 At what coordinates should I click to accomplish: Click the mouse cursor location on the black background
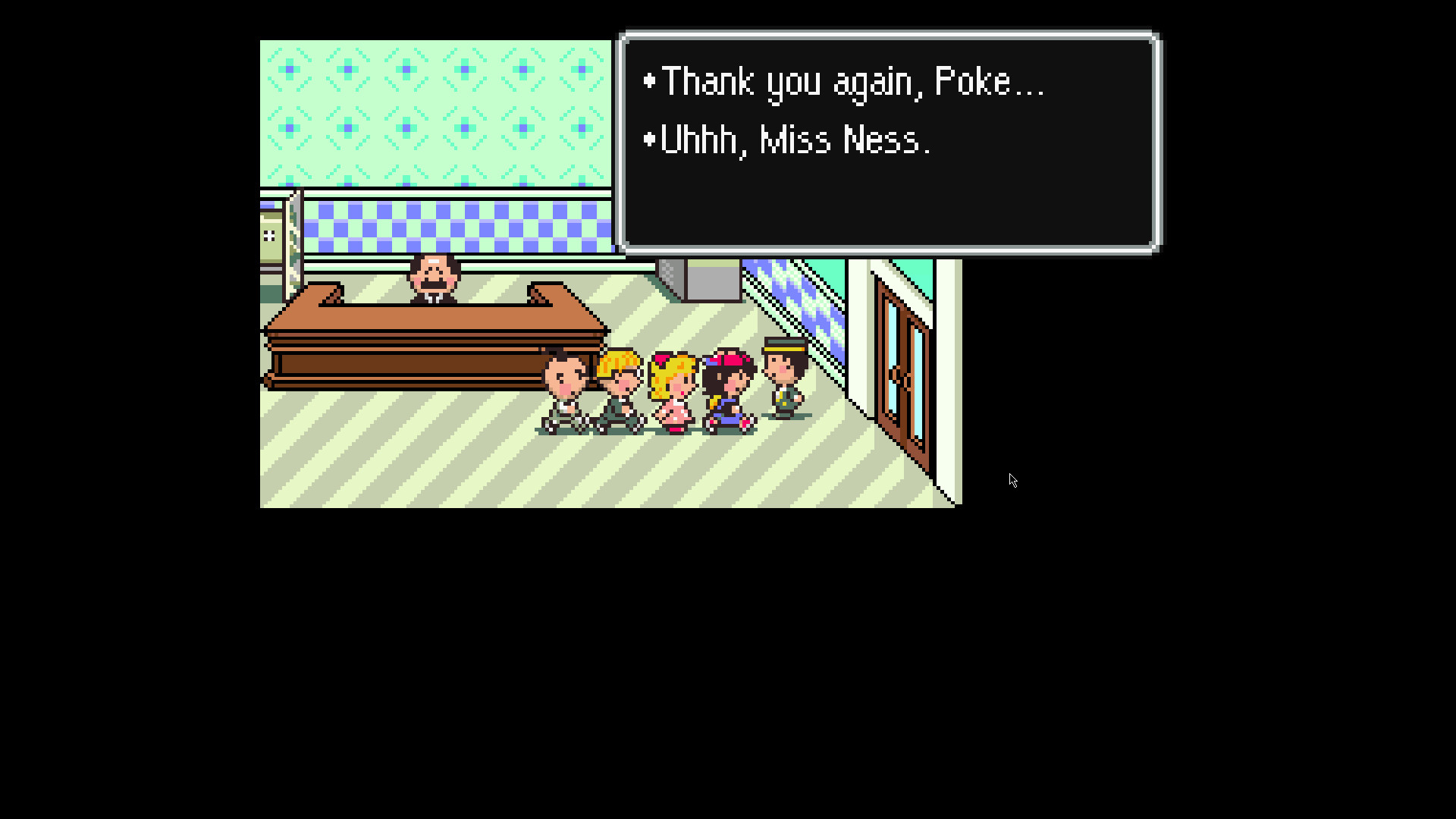coord(1014,480)
